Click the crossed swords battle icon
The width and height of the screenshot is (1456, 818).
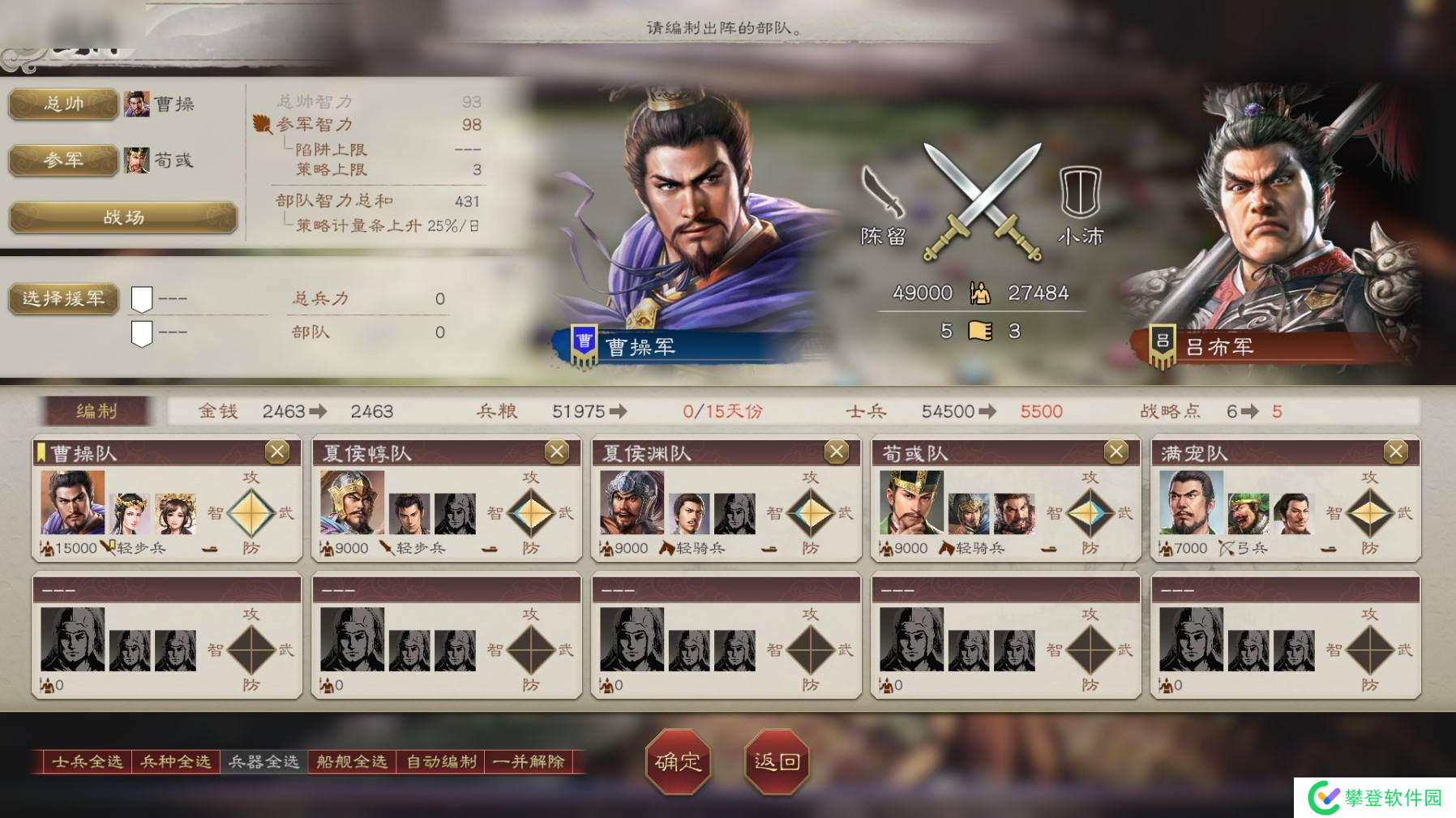[x=983, y=199]
